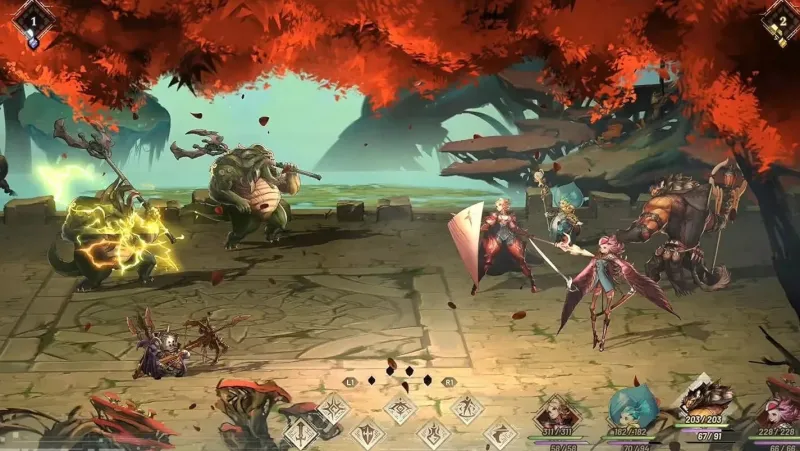800x451 pixels.
Task: Click the turn counter diamond showing 1
Action: click(32, 18)
